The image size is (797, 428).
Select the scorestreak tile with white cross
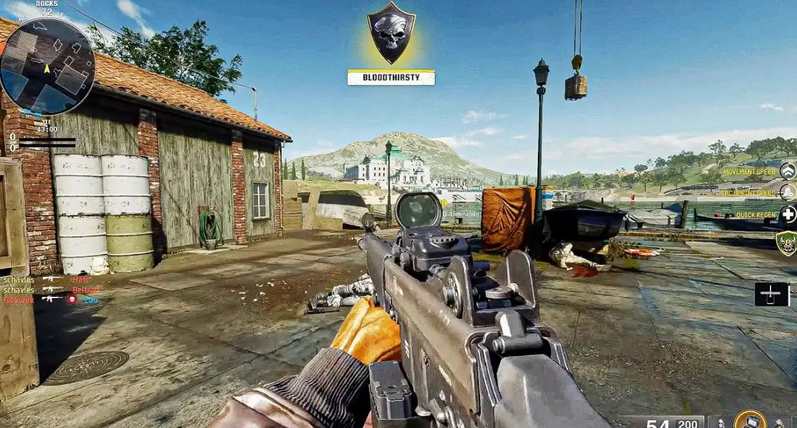coord(772,294)
